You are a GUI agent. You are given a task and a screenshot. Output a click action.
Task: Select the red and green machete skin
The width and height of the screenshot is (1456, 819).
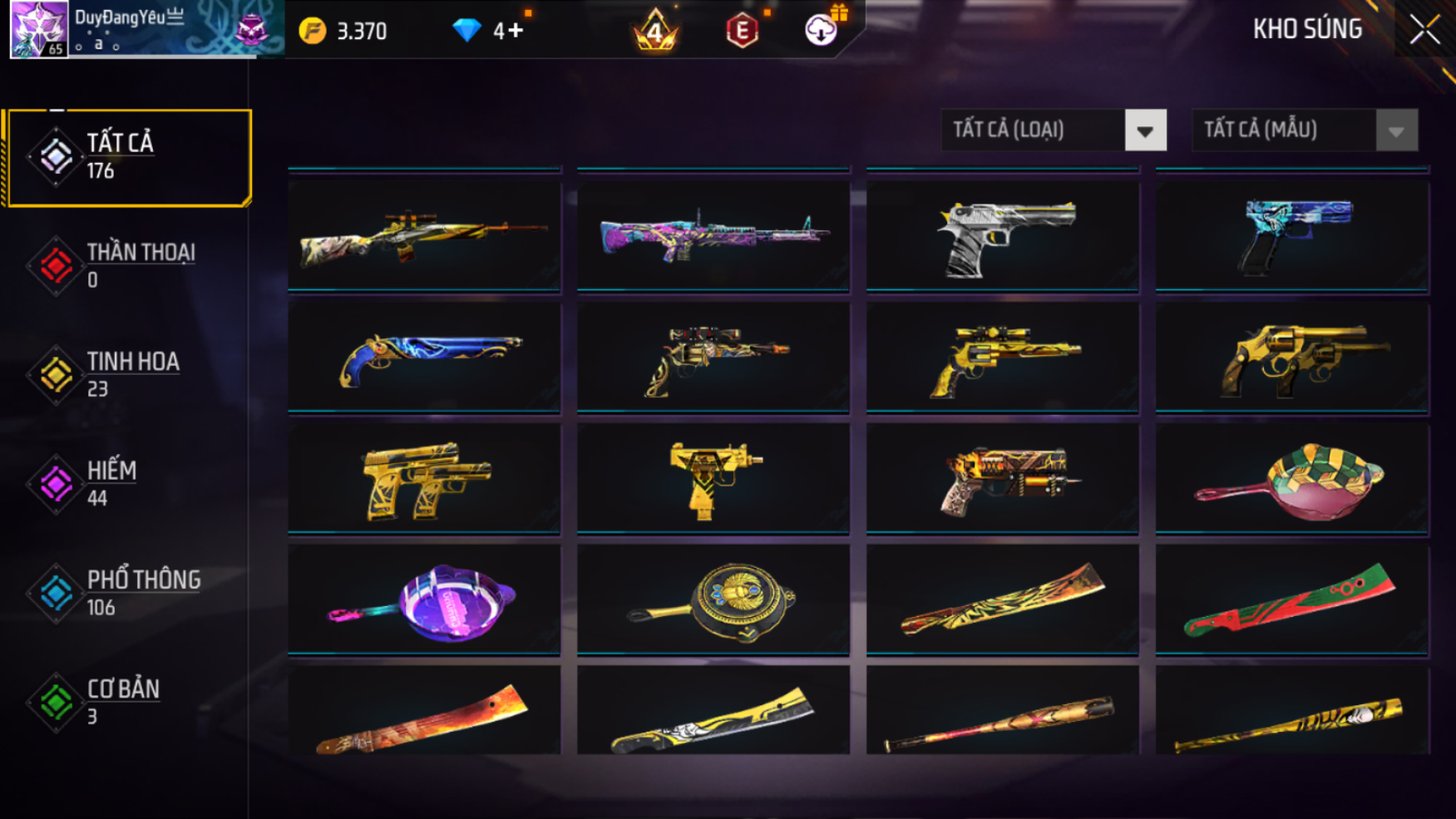tap(1291, 600)
